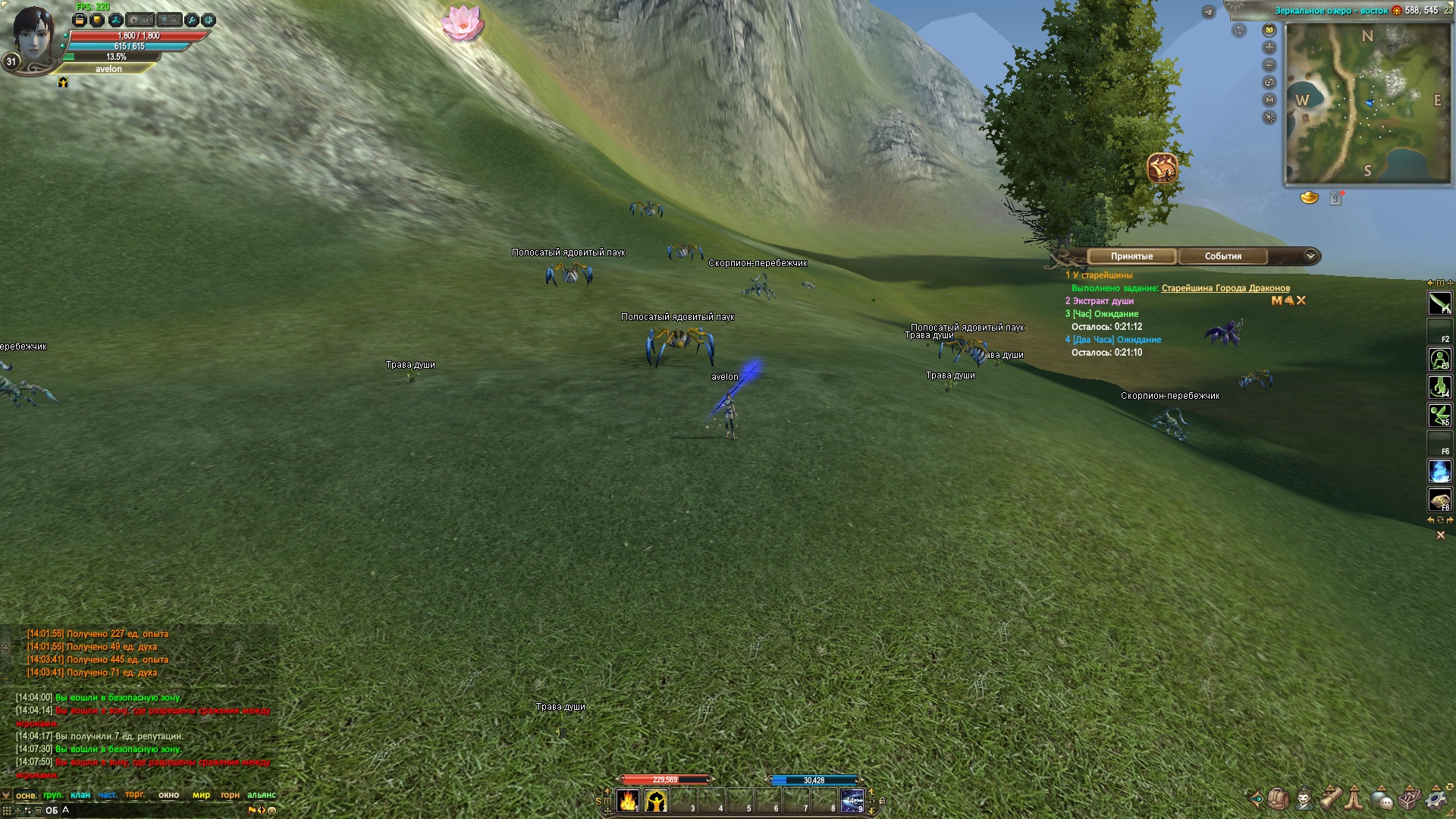Expand the quest tracker dropdown arrow
The height and width of the screenshot is (819, 1456).
tap(1310, 256)
